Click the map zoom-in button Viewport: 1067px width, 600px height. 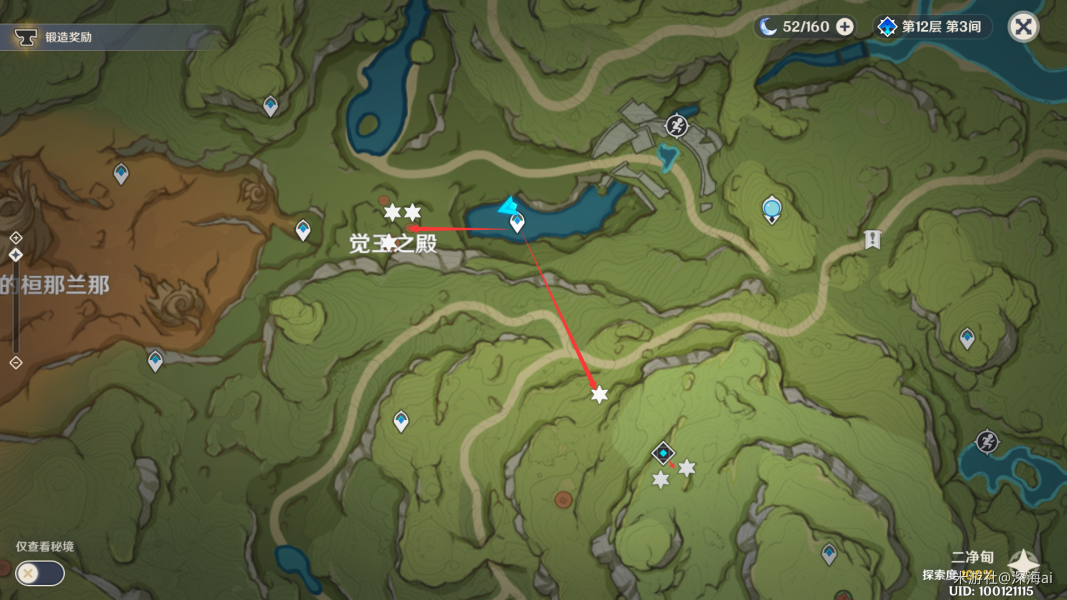coord(16,238)
